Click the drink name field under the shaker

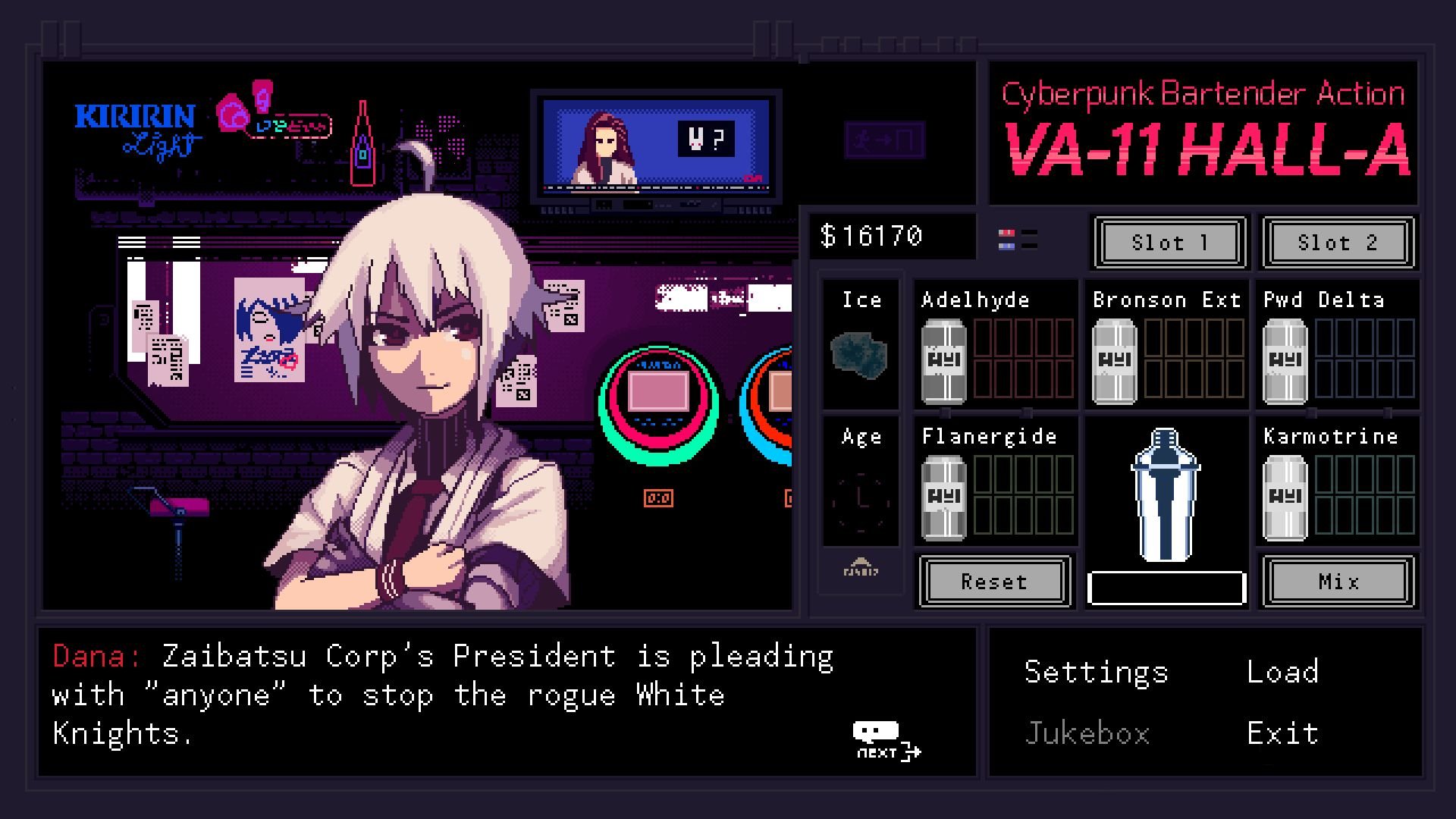coord(1166,586)
